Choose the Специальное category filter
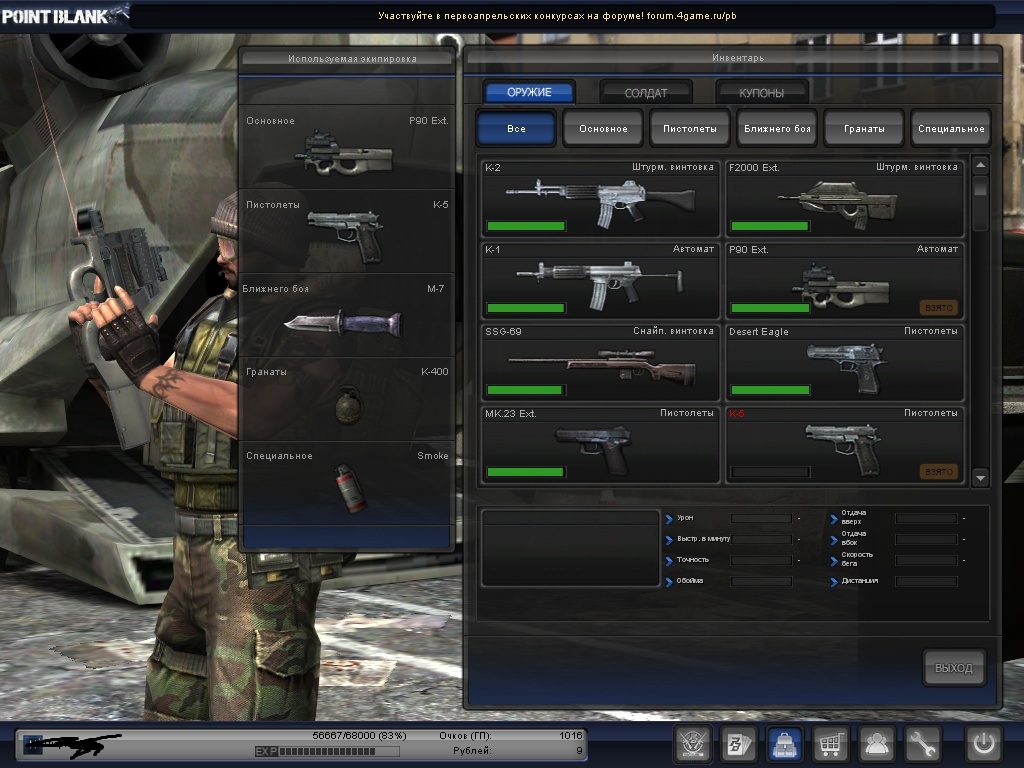This screenshot has width=1024, height=768. pos(951,129)
